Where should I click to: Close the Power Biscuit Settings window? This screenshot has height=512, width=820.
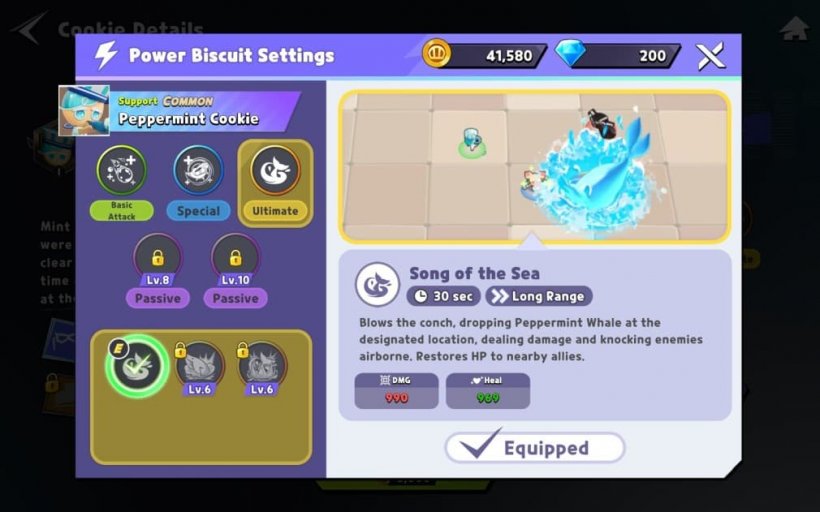point(710,56)
